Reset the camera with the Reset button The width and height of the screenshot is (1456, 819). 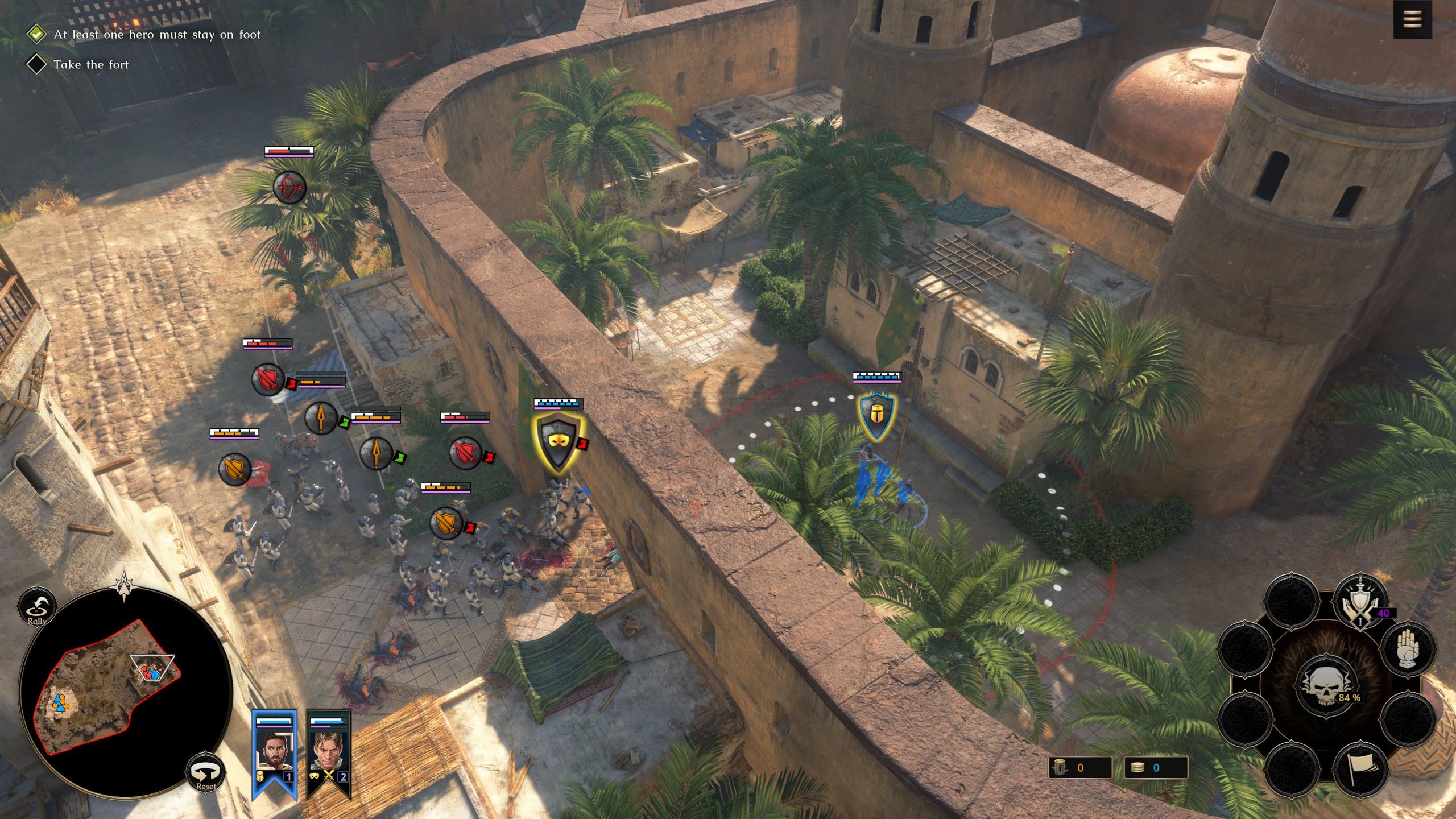pyautogui.click(x=205, y=773)
